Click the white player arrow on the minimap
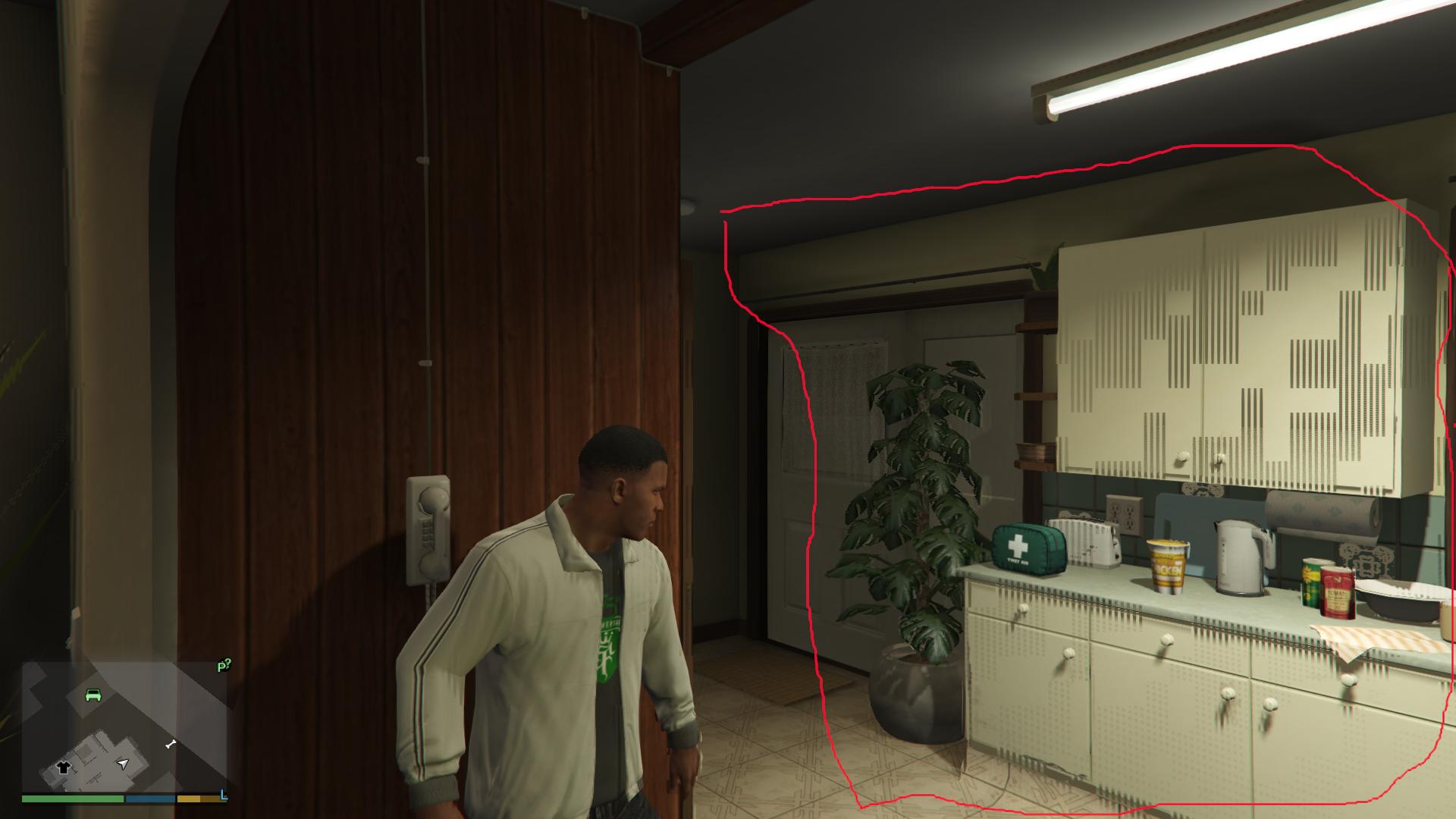The width and height of the screenshot is (1456, 819). tap(122, 764)
